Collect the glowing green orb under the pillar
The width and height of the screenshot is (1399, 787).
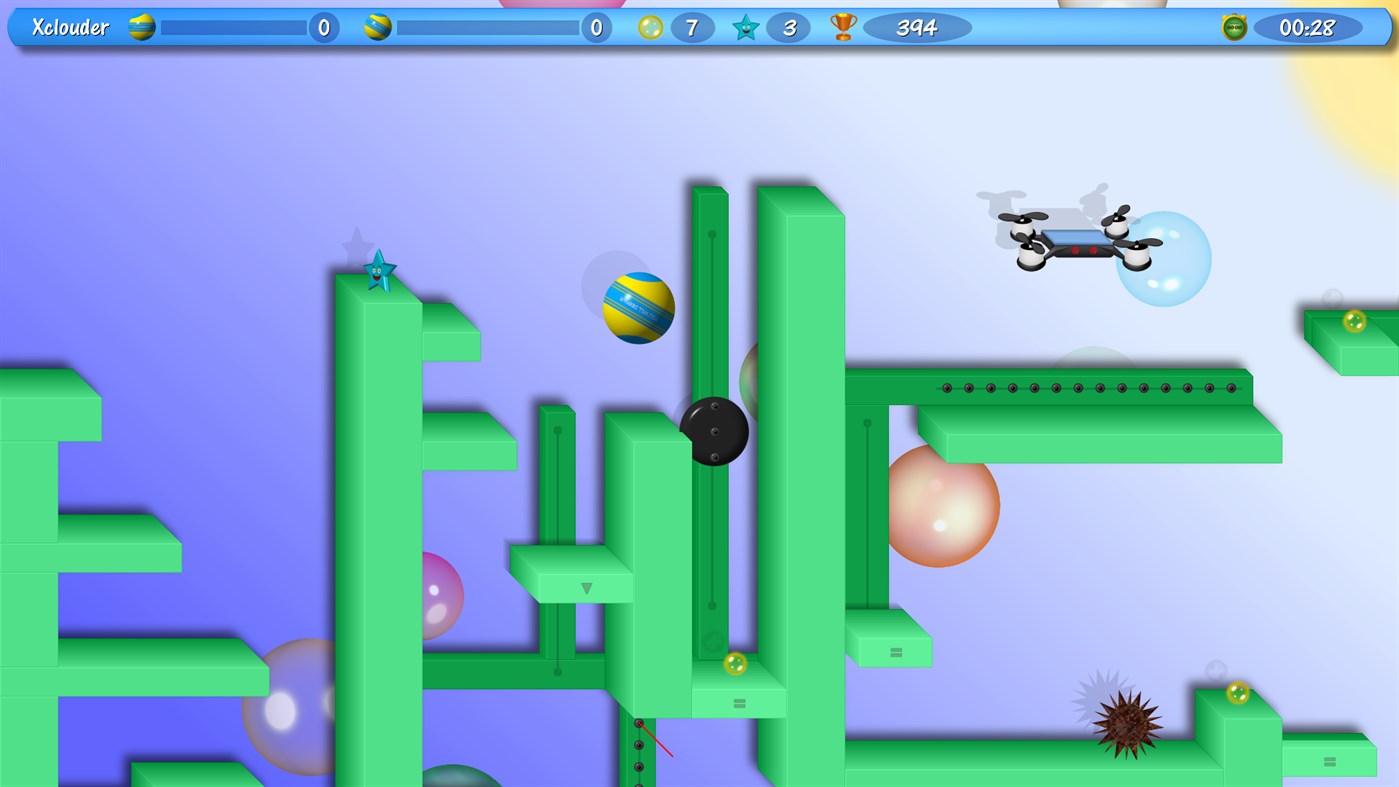pyautogui.click(x=733, y=662)
